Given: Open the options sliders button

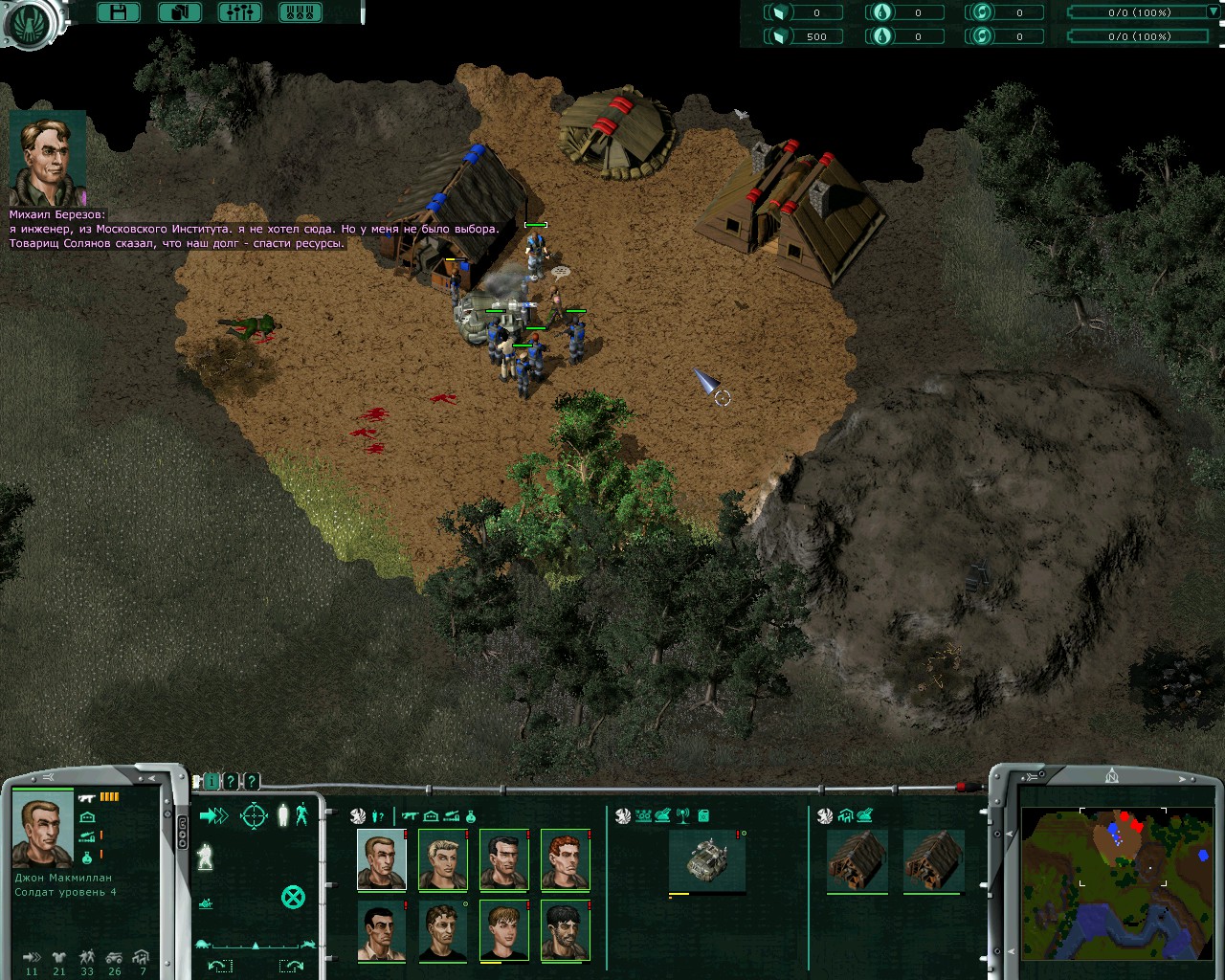Looking at the screenshot, I should 239,12.
